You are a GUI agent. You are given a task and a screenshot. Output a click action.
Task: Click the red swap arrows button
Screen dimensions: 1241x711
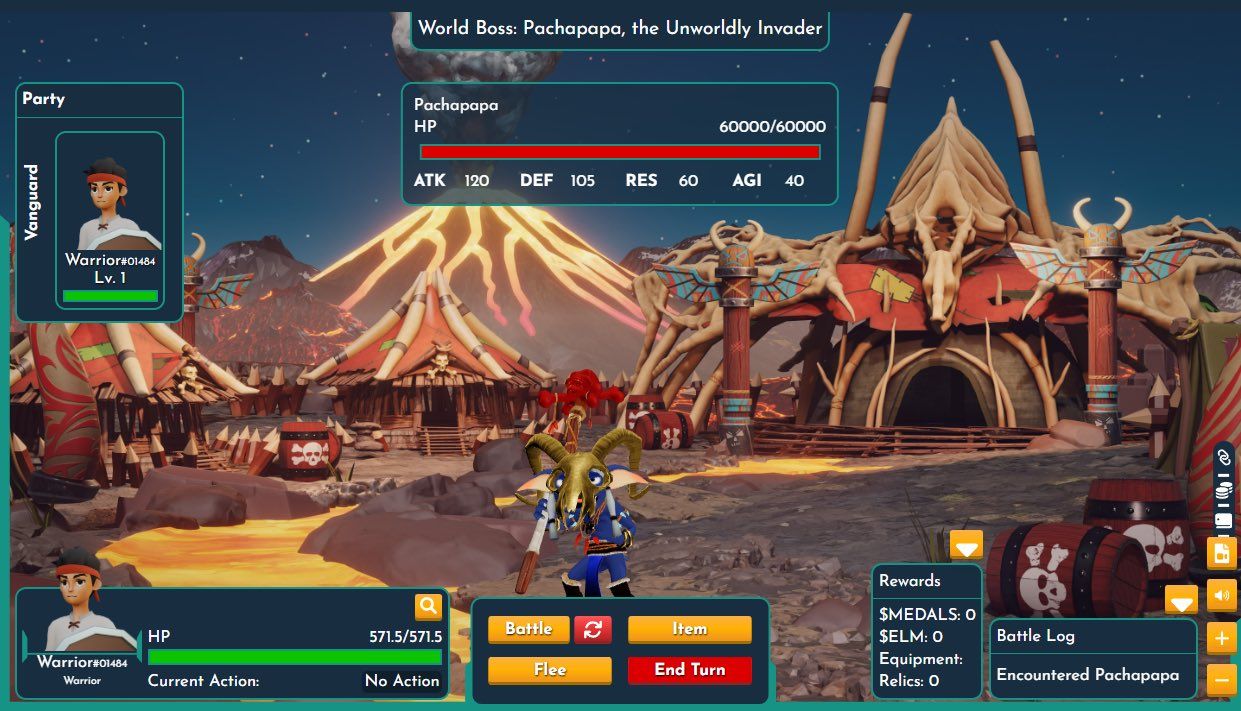(x=592, y=629)
